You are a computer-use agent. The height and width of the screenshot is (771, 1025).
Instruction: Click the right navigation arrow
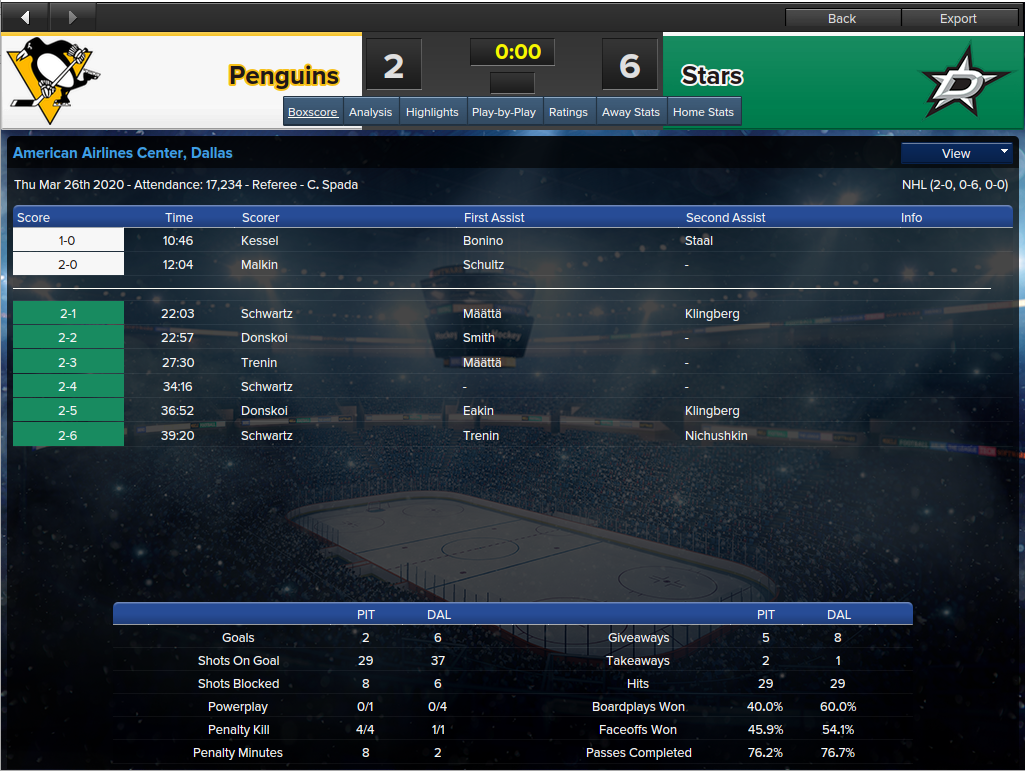click(x=72, y=17)
